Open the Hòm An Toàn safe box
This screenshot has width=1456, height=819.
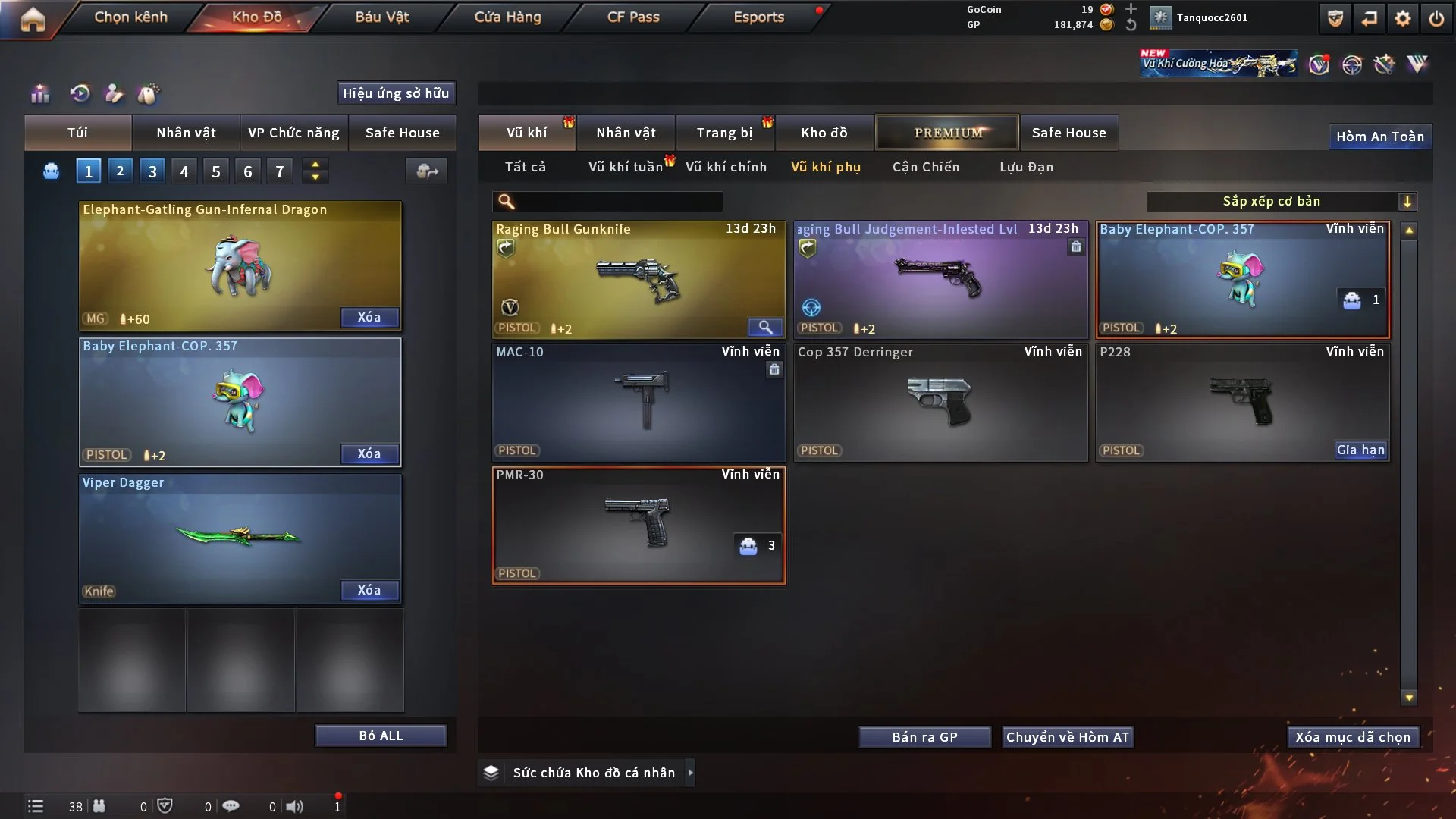click(1379, 136)
